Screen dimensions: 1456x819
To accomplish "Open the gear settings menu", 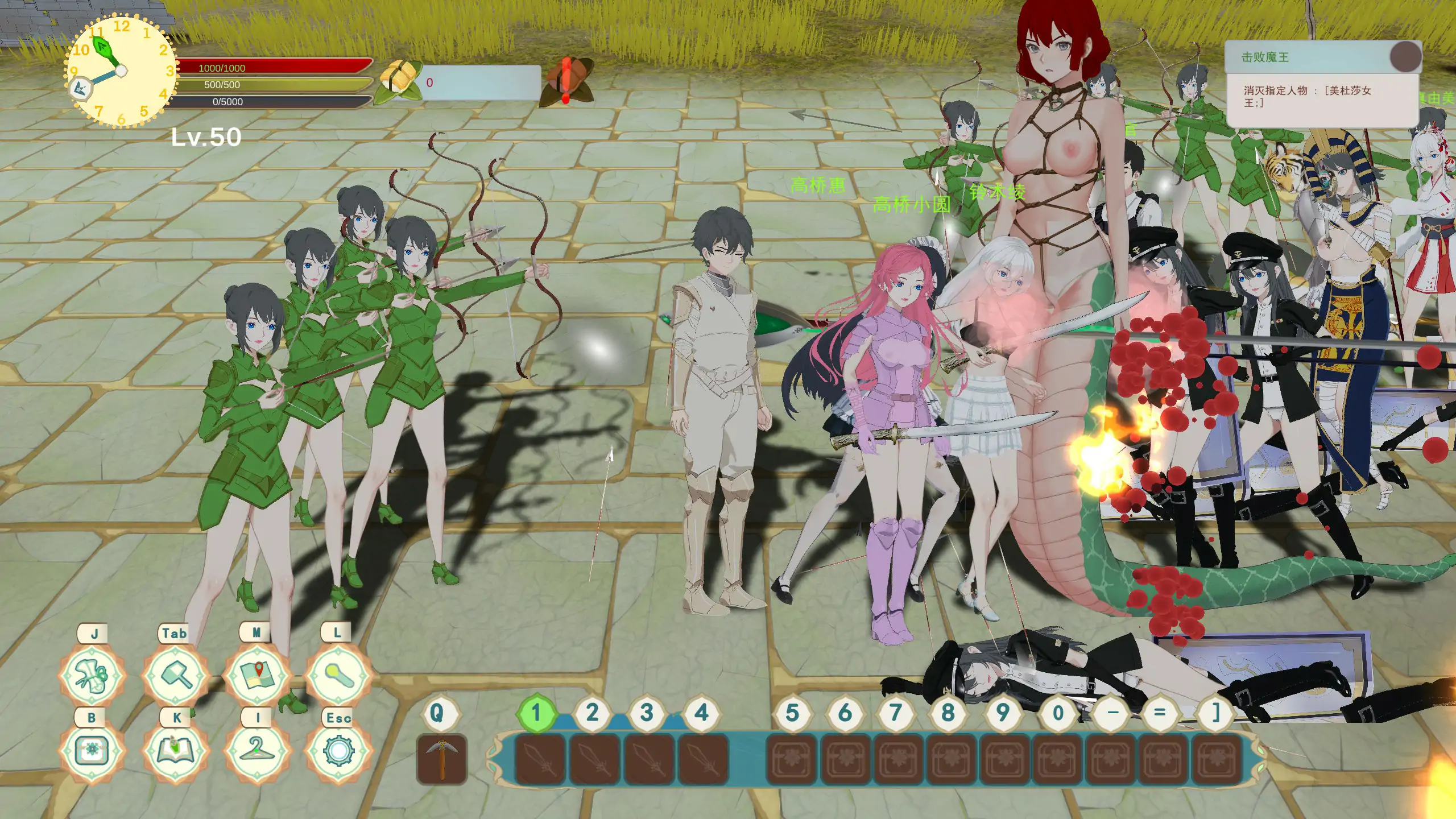I will [x=338, y=751].
